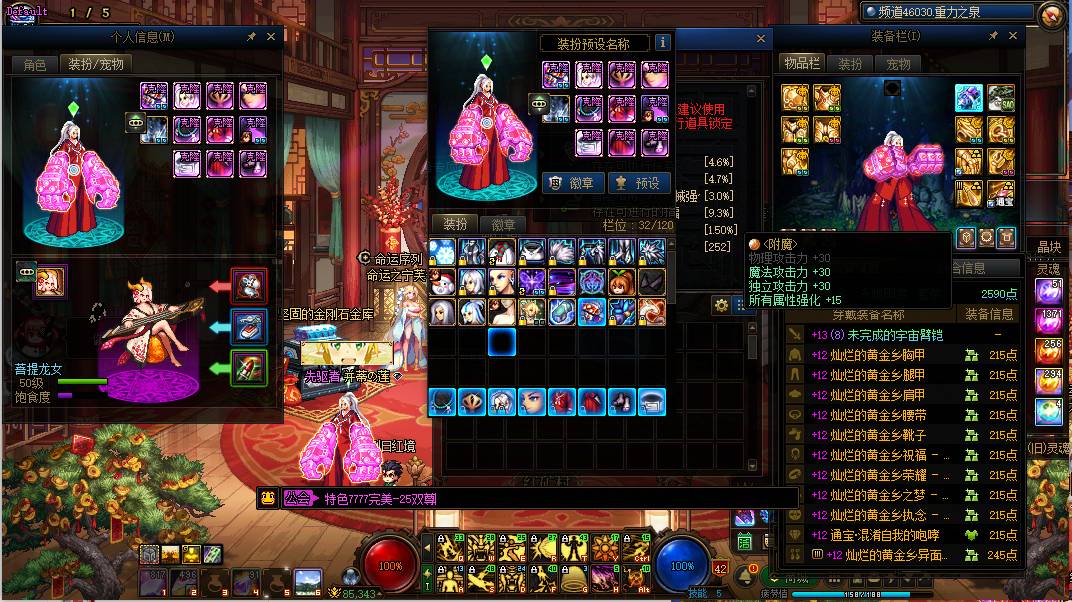1072x602 pixels.
Task: Click the 频道46030 重力之泉 channel button
Action: (x=946, y=12)
